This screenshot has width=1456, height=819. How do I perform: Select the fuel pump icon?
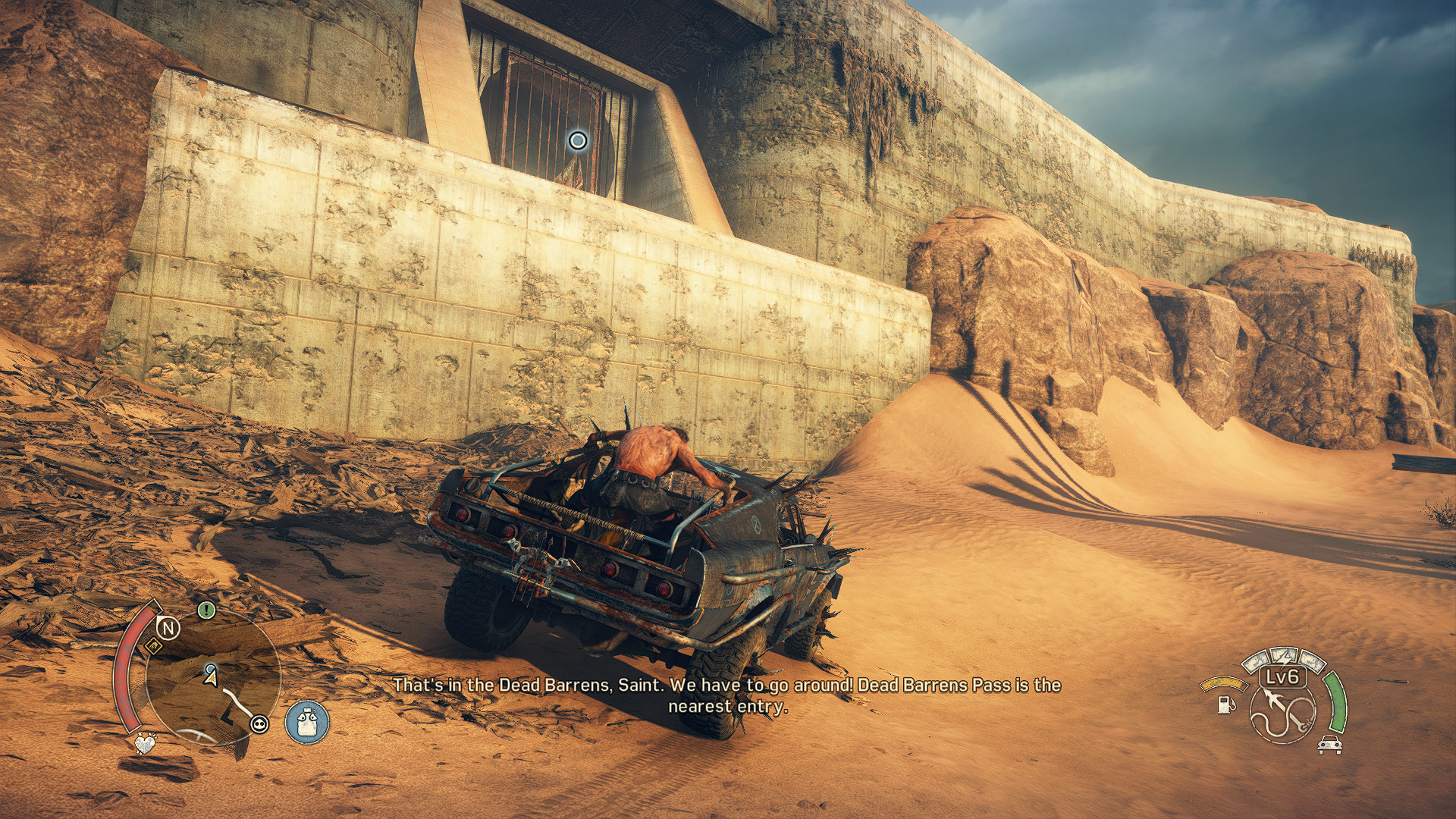tap(1225, 704)
